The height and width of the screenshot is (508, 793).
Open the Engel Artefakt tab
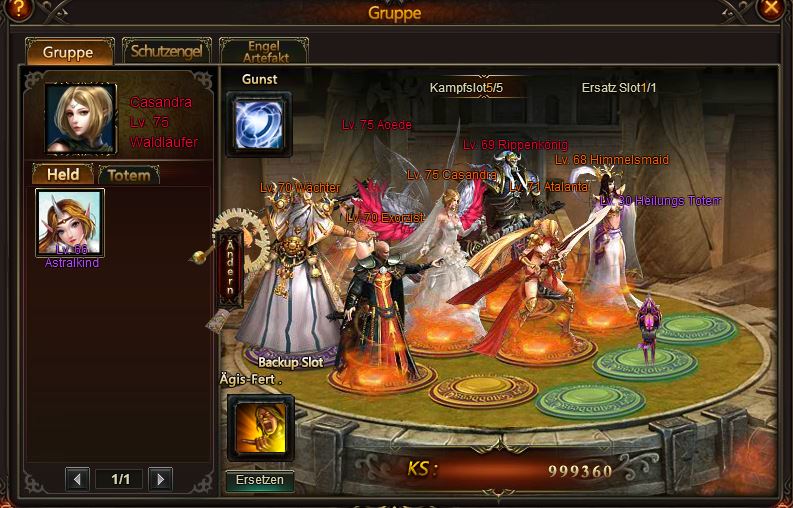click(264, 52)
